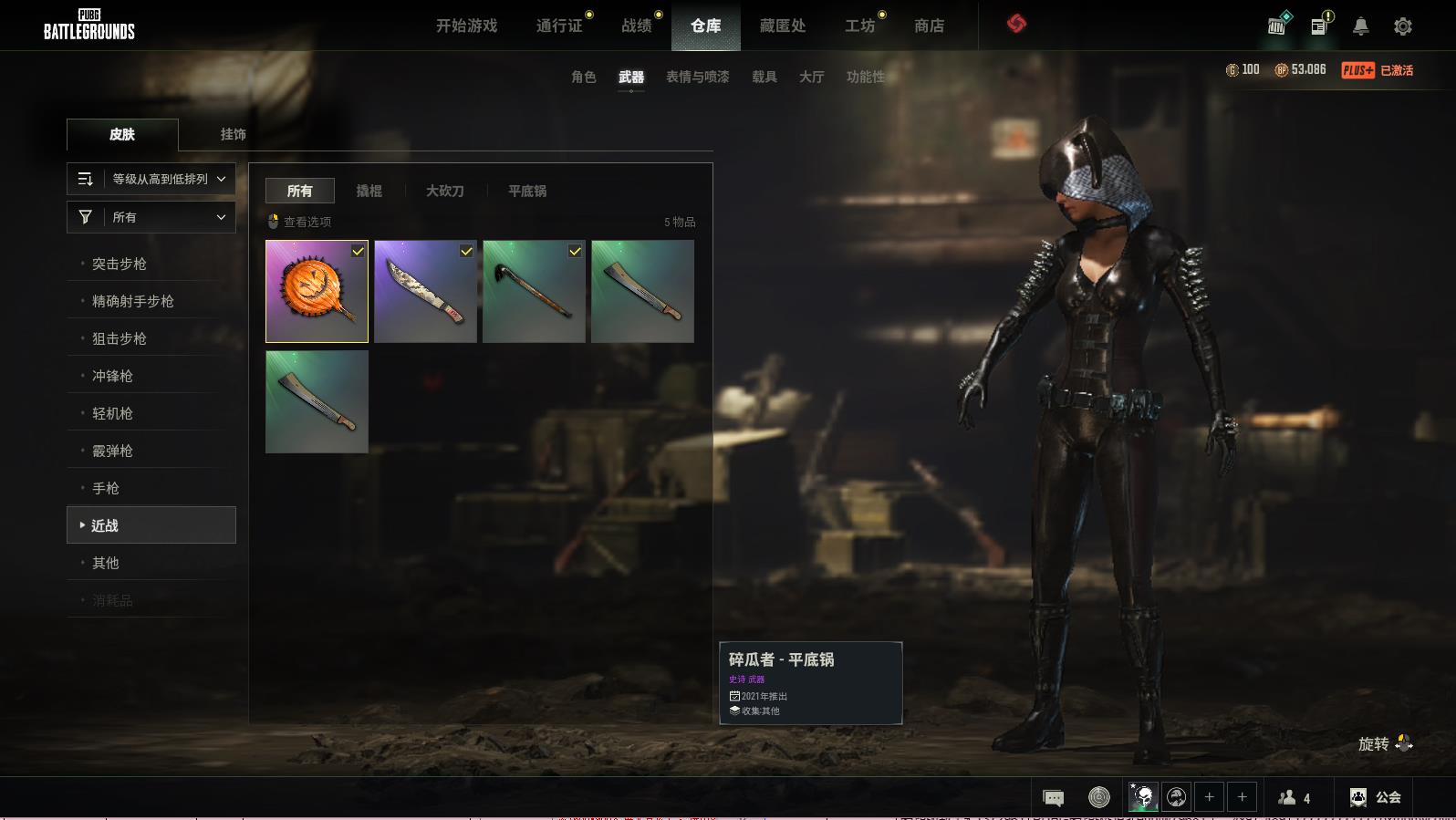Open the settings gear icon
Image resolution: width=1456 pixels, height=820 pixels.
tap(1403, 26)
